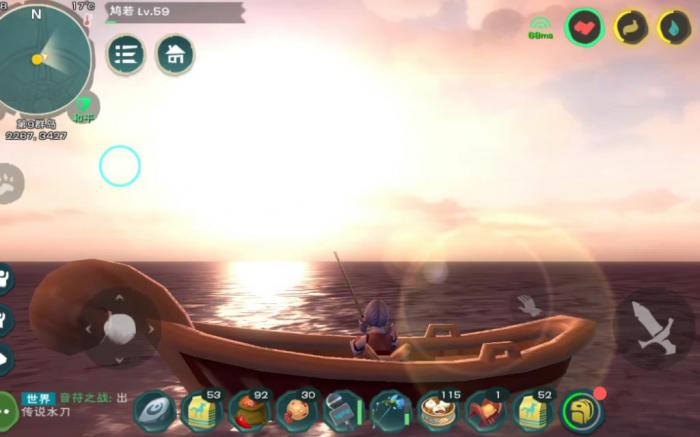Image resolution: width=700 pixels, height=437 pixels.
Task: Tap the house home button
Action: [175, 54]
